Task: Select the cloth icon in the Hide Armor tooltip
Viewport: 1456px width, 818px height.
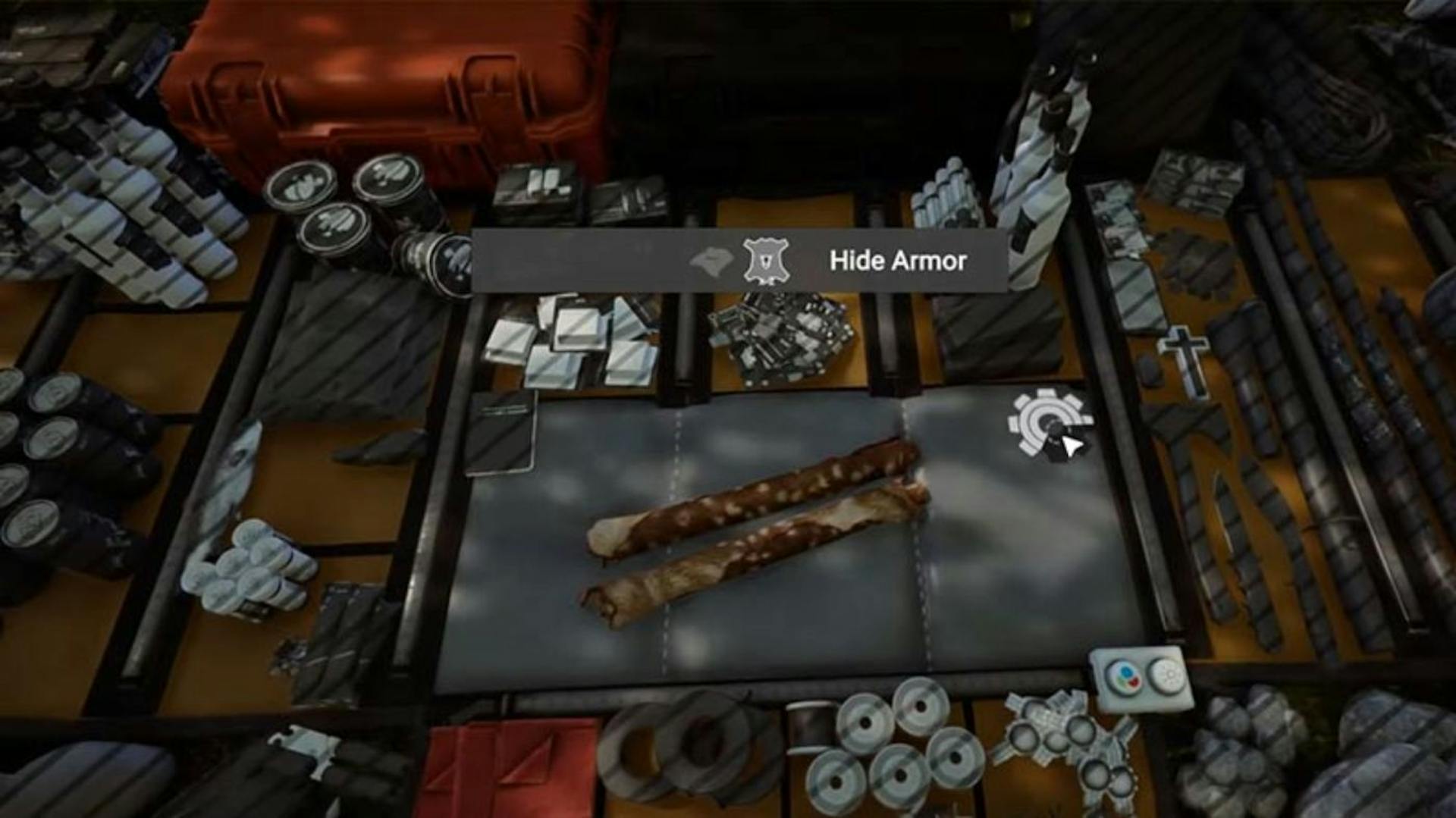Action: click(x=711, y=260)
